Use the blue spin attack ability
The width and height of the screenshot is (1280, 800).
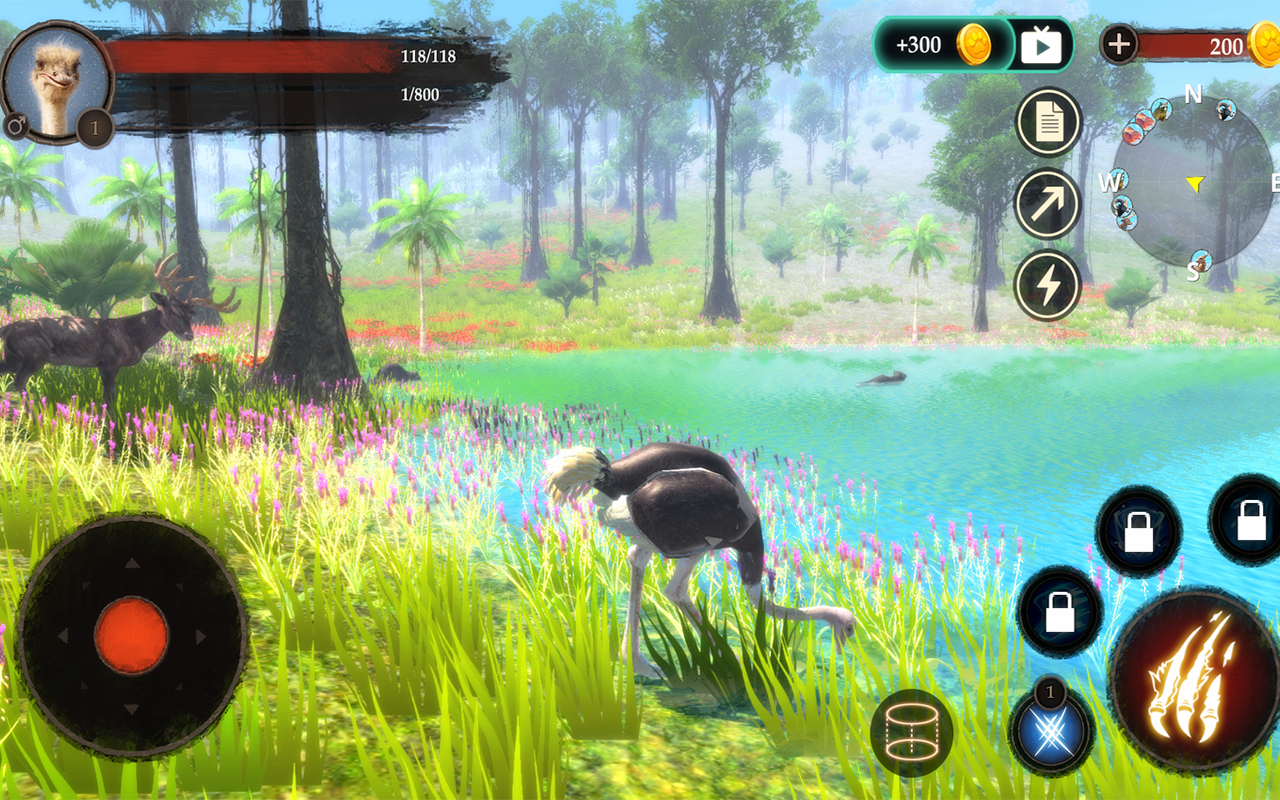(x=1053, y=732)
